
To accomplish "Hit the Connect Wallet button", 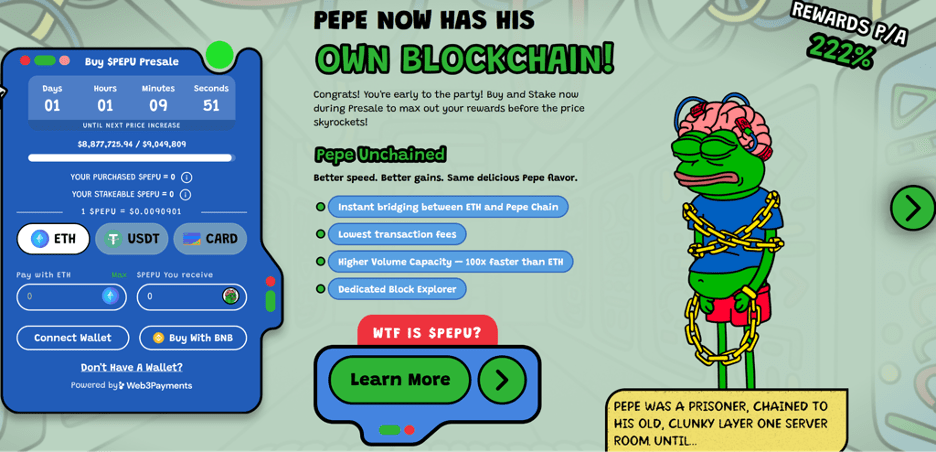I will [73, 338].
